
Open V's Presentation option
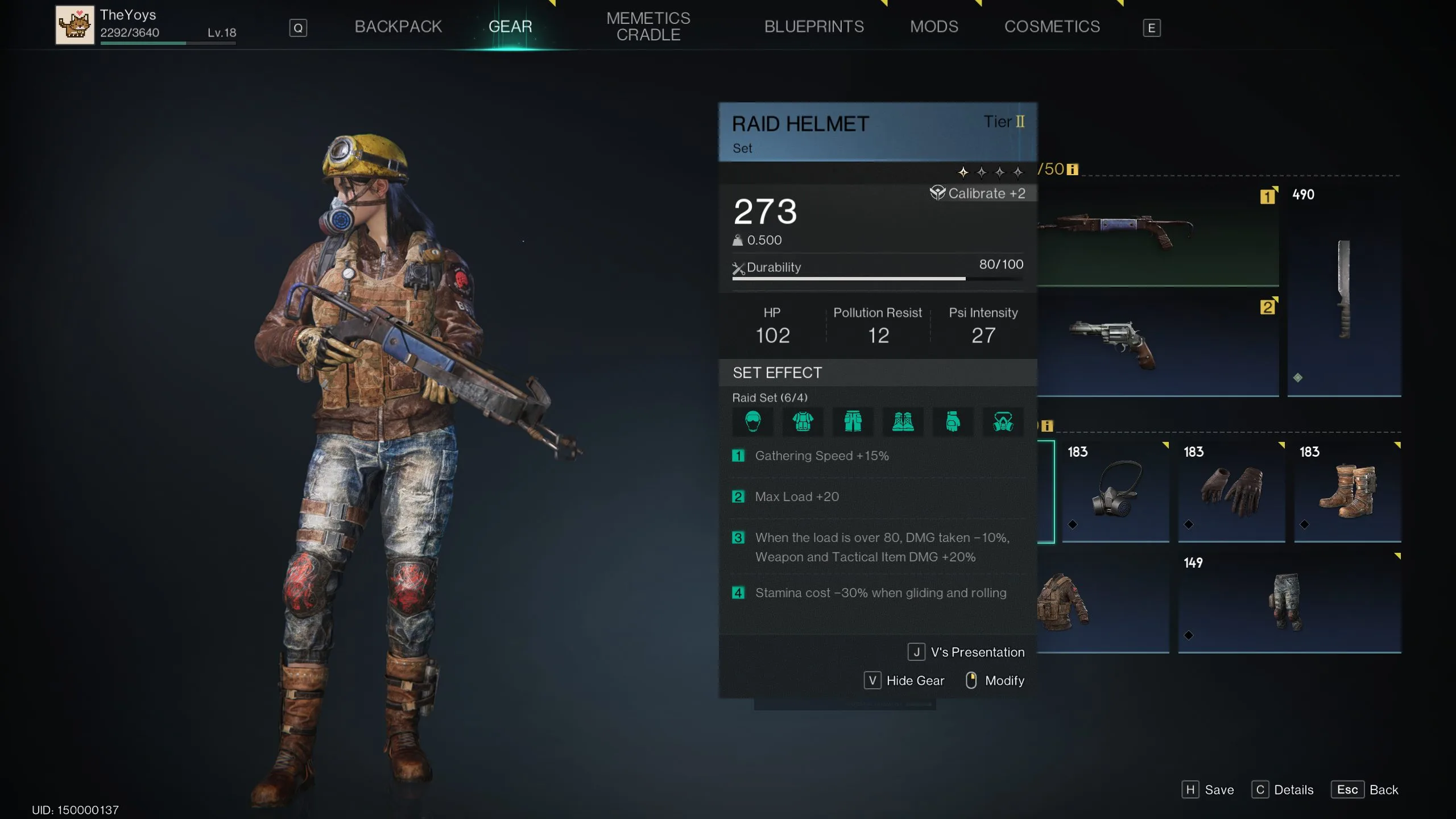pos(966,652)
